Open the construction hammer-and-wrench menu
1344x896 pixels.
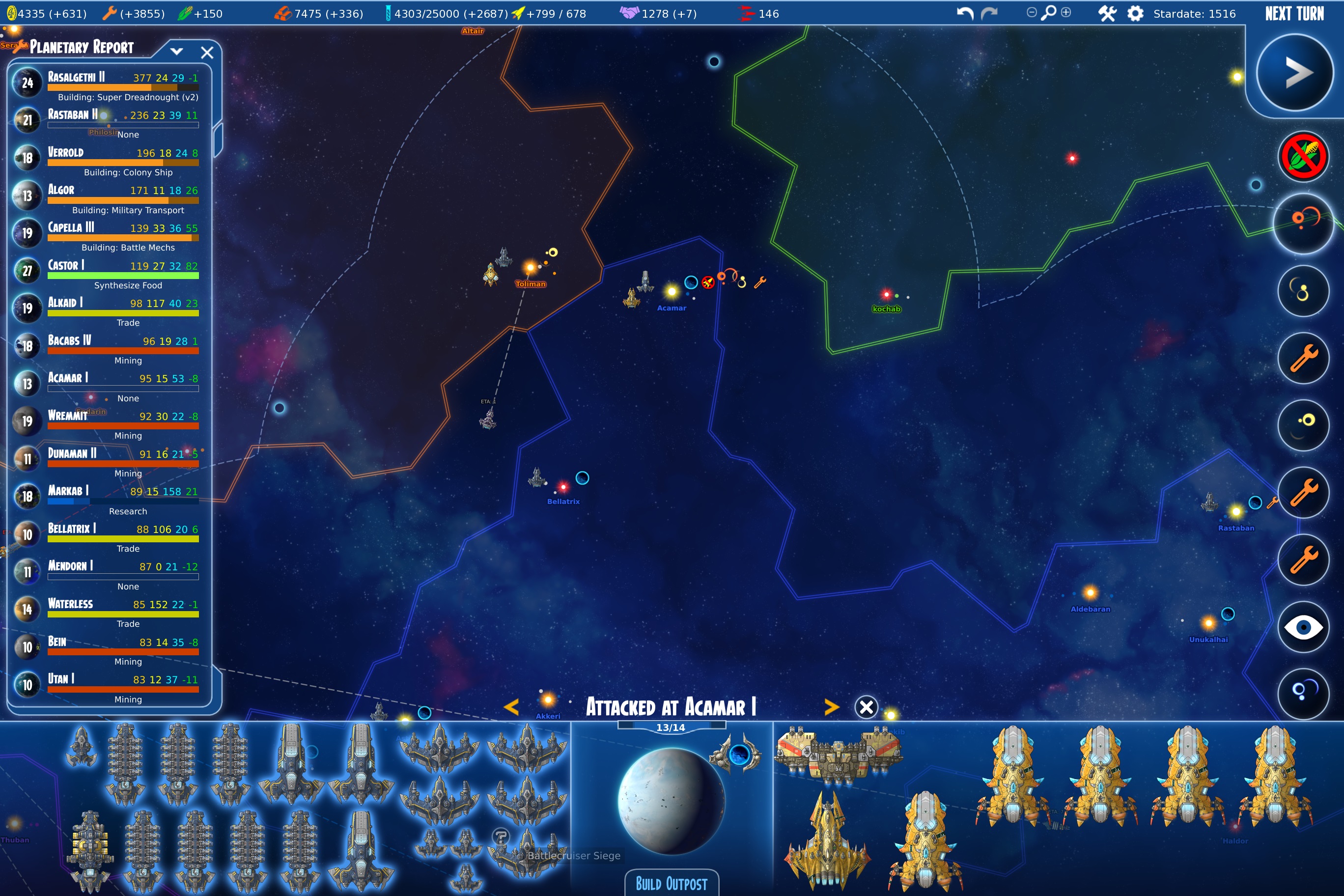click(x=1107, y=13)
